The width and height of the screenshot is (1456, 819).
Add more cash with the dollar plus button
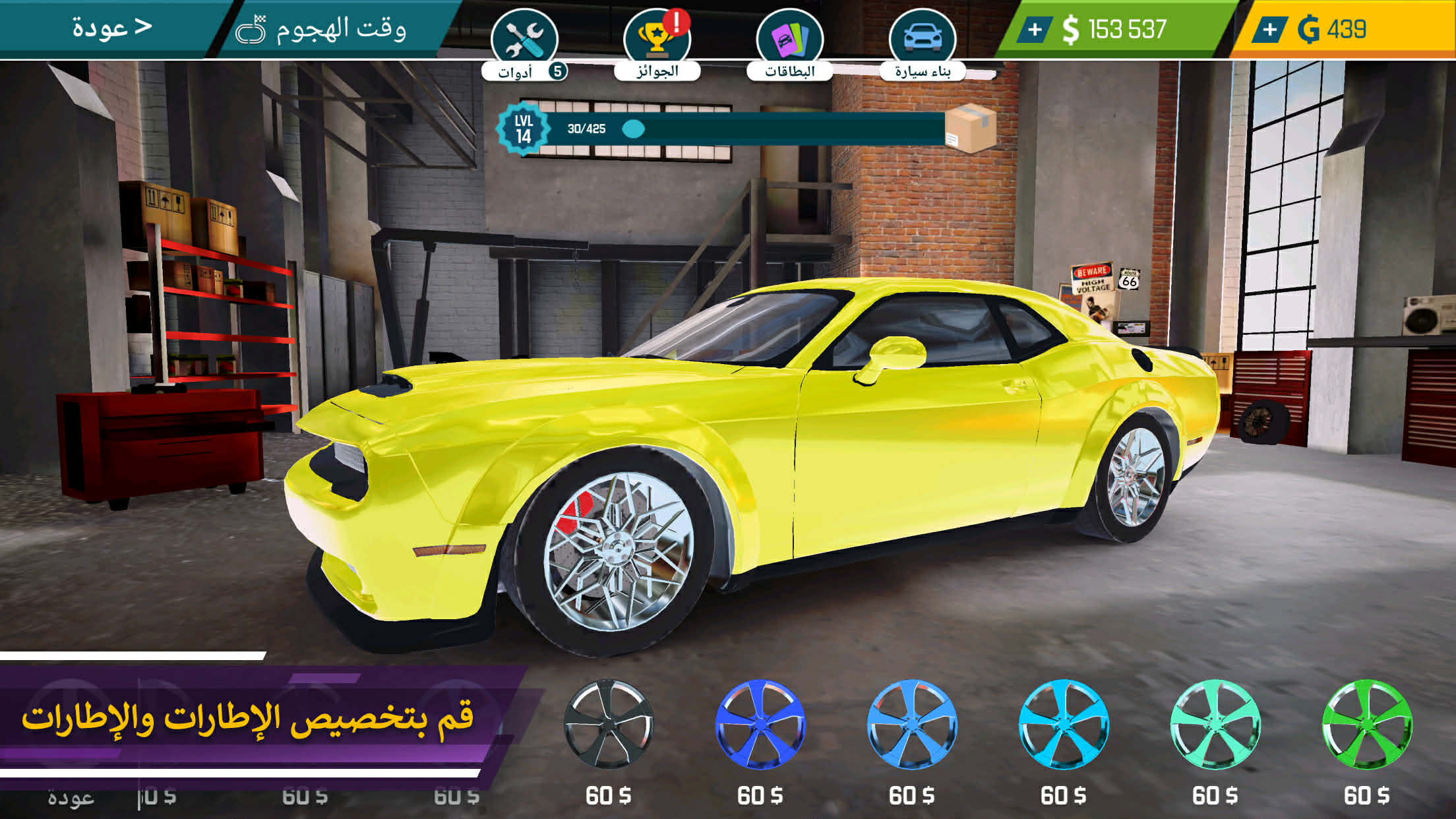(1035, 30)
